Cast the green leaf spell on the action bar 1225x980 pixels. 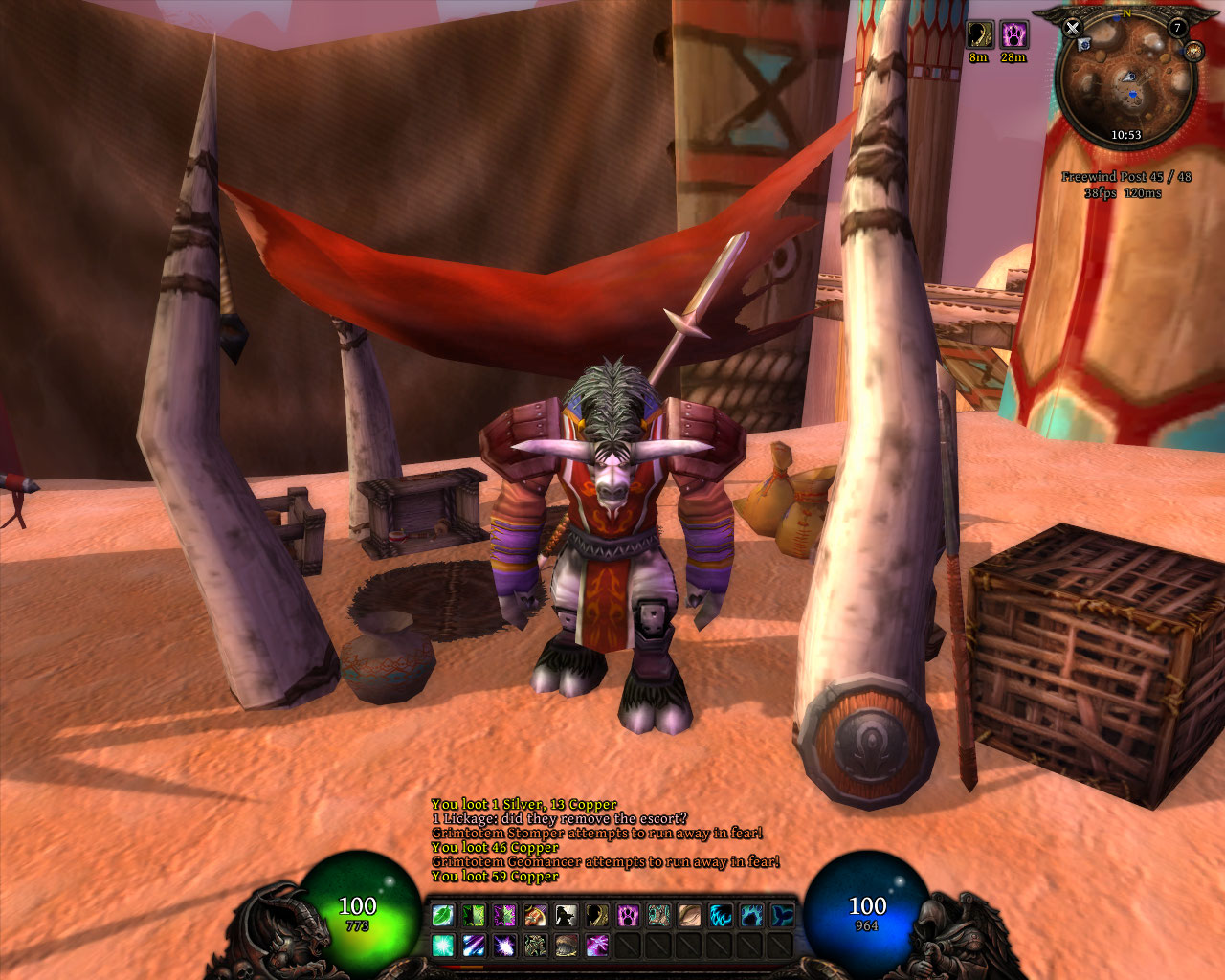(443, 916)
